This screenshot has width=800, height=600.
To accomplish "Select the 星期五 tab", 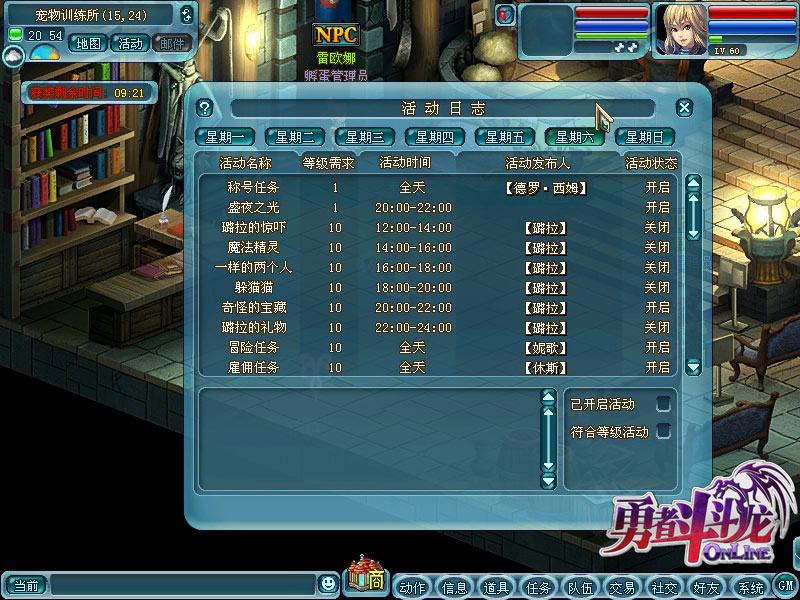I will click(505, 137).
